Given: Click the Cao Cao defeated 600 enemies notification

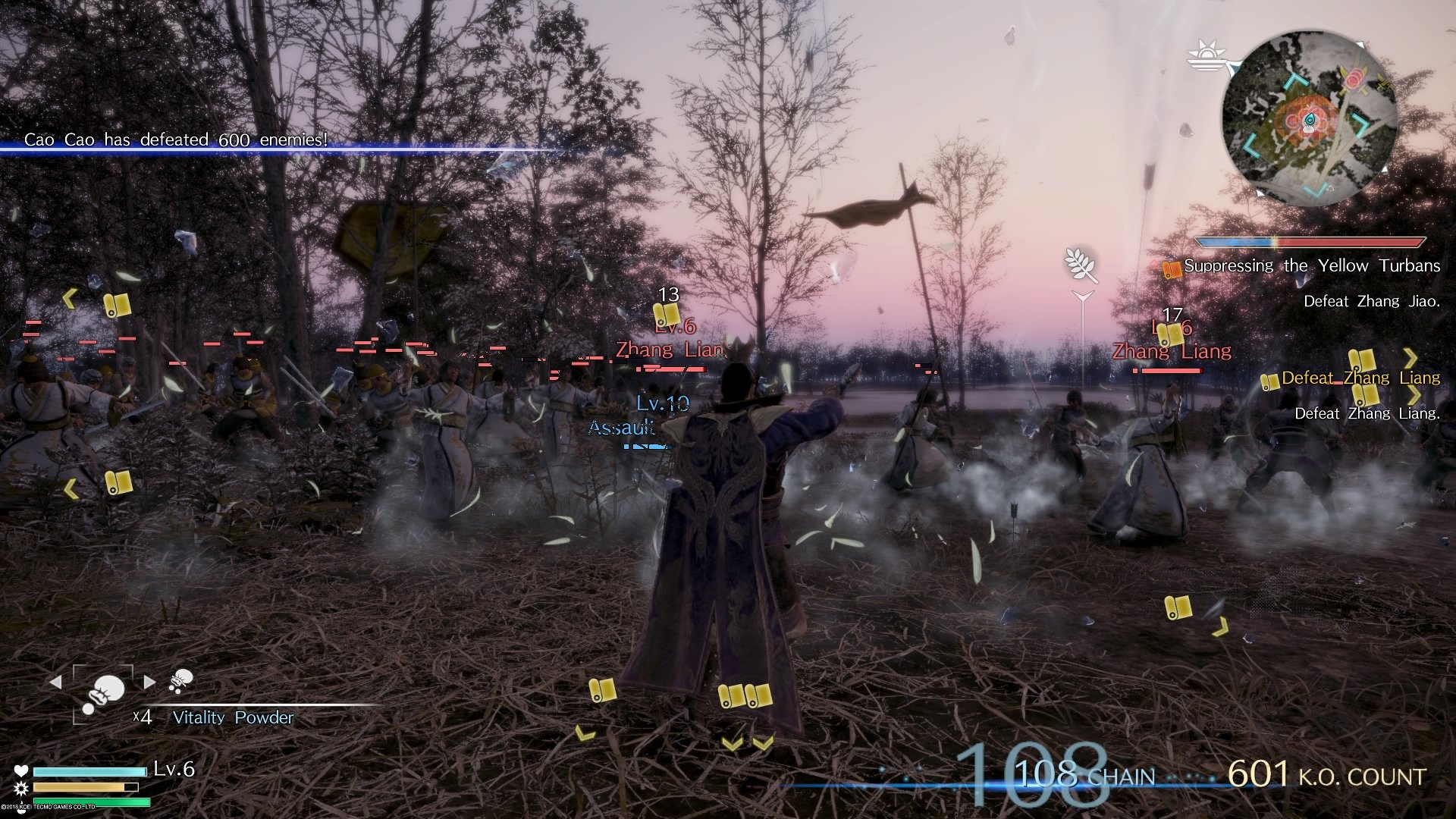Looking at the screenshot, I should (x=174, y=139).
